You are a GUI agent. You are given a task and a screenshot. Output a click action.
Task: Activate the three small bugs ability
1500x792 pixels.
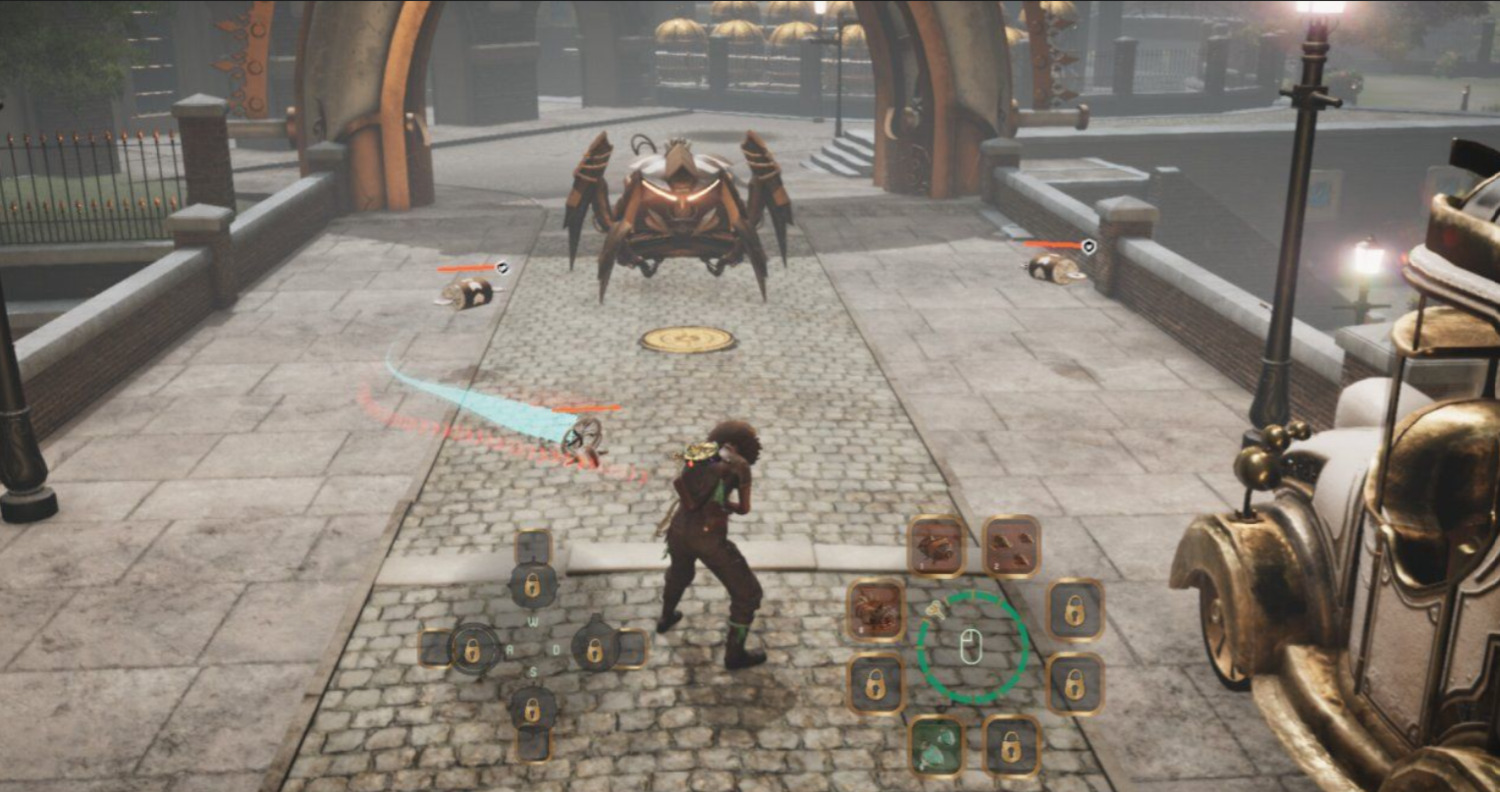click(x=1011, y=546)
